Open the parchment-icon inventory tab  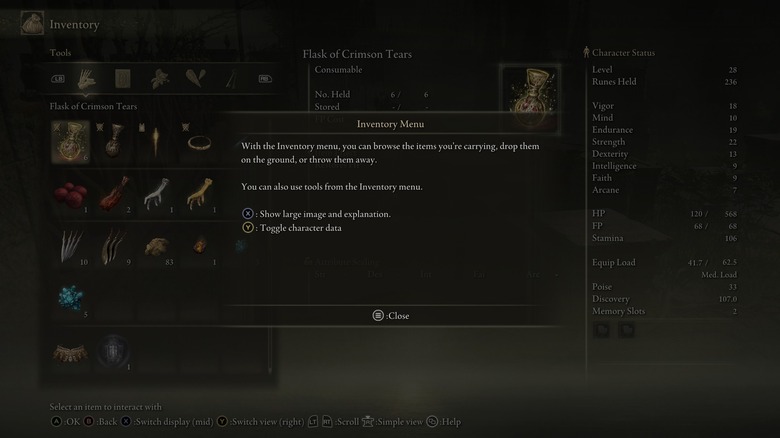(x=123, y=78)
